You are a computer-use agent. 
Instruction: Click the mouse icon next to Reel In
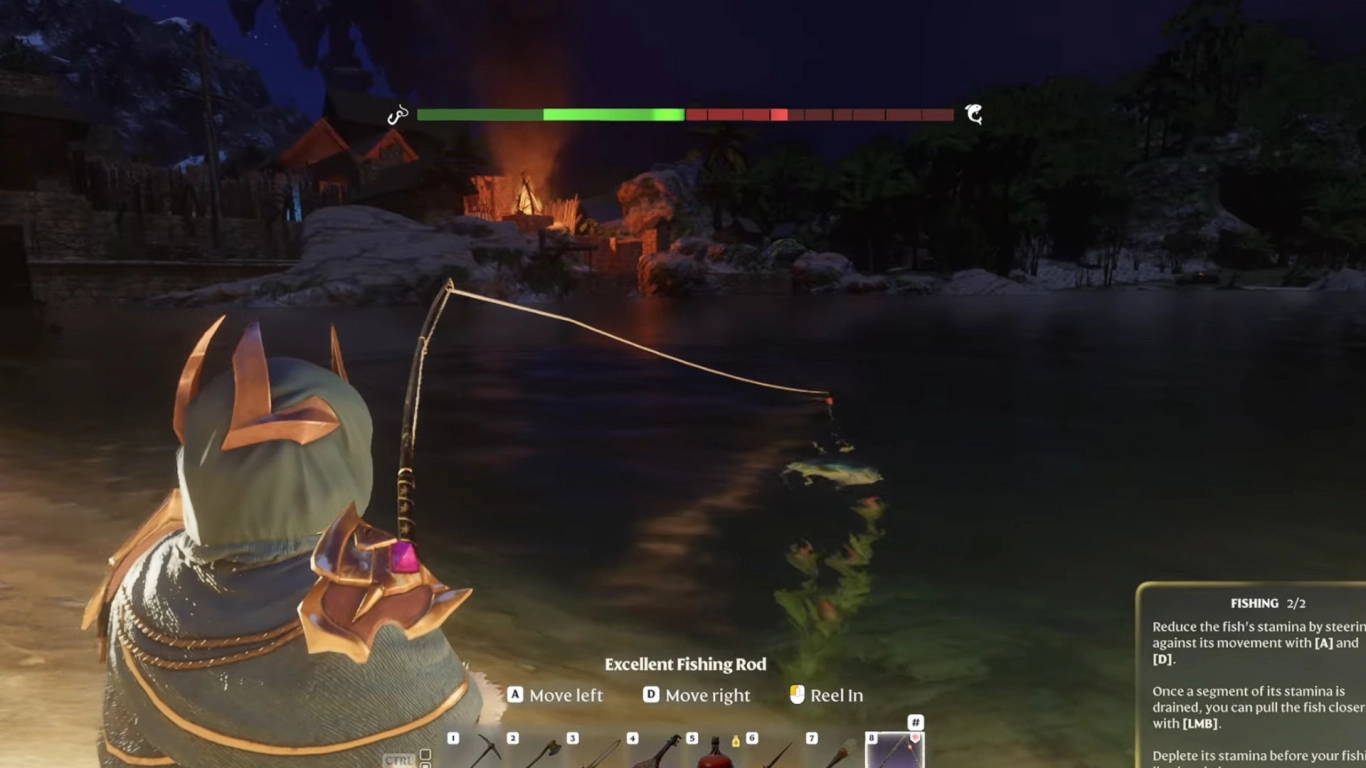point(797,695)
